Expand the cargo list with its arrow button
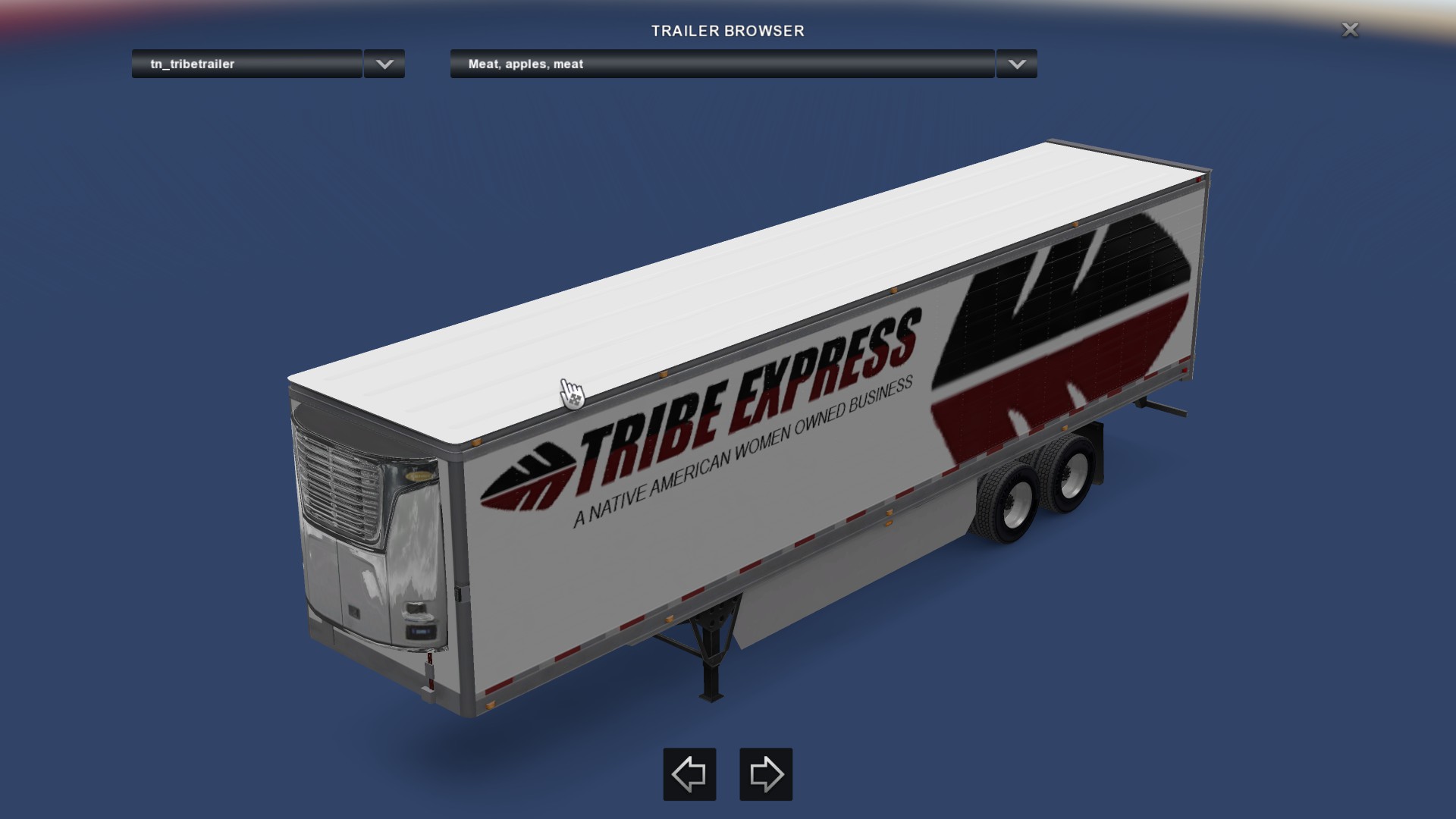Screen dimensions: 1456x819 pos(1017,64)
